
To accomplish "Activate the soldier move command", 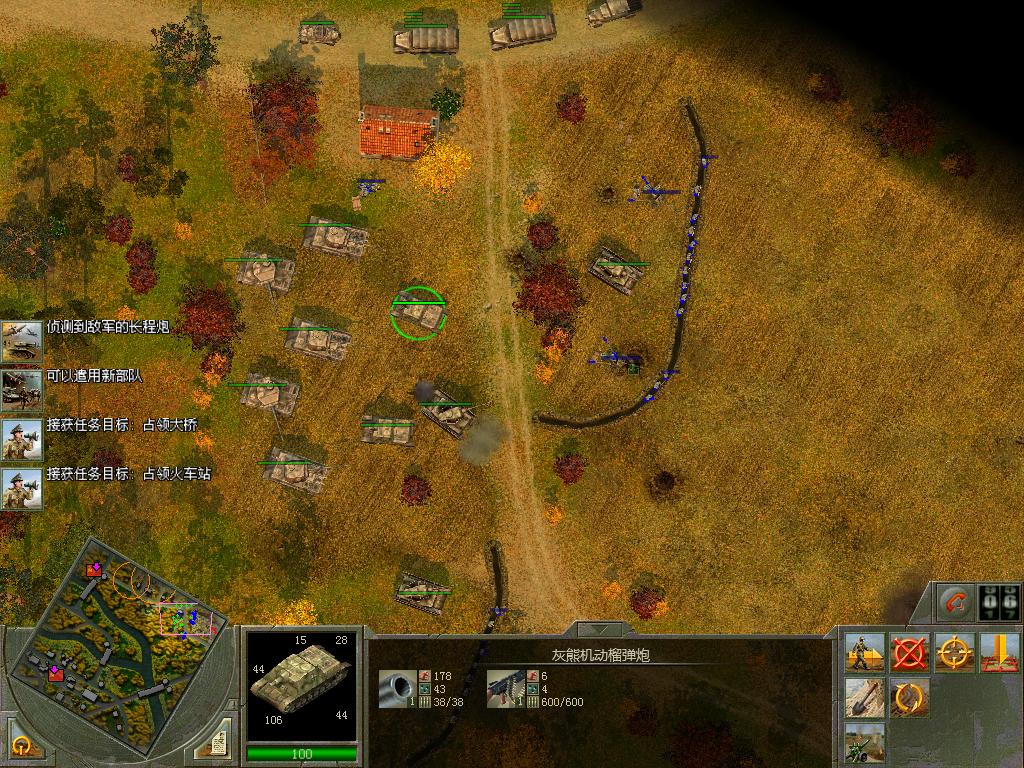I will tap(864, 653).
